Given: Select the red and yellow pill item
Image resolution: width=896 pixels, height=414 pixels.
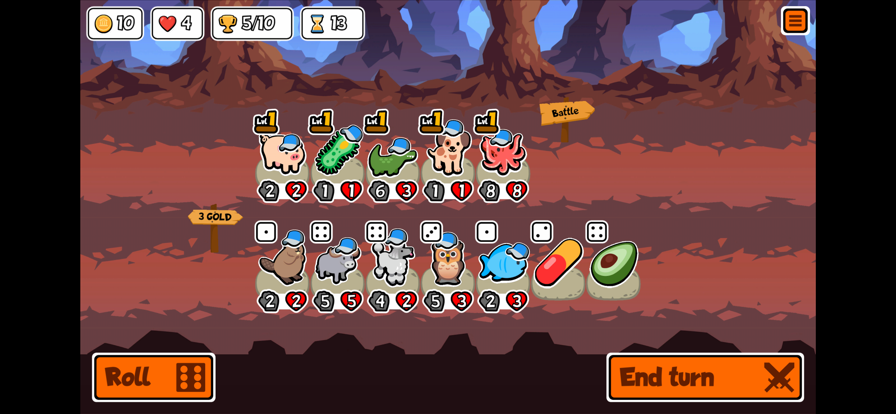Looking at the screenshot, I should tap(558, 263).
